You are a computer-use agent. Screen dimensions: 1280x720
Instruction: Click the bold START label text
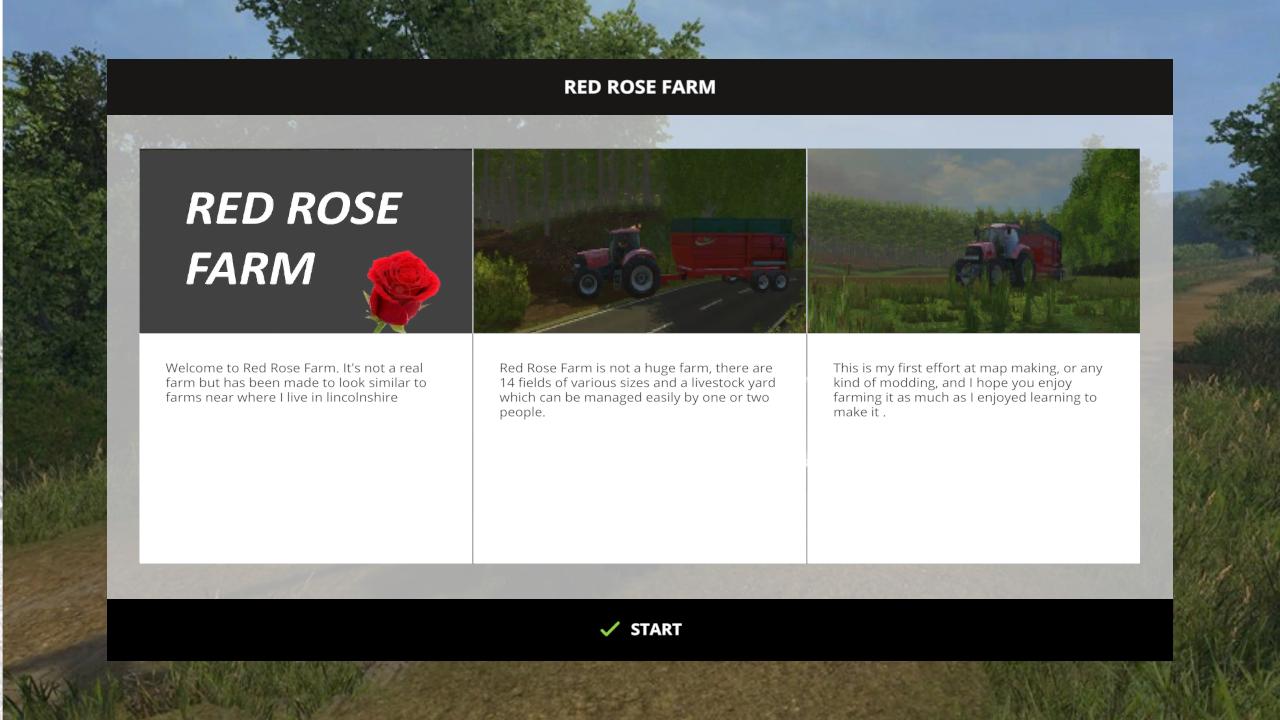[655, 629]
